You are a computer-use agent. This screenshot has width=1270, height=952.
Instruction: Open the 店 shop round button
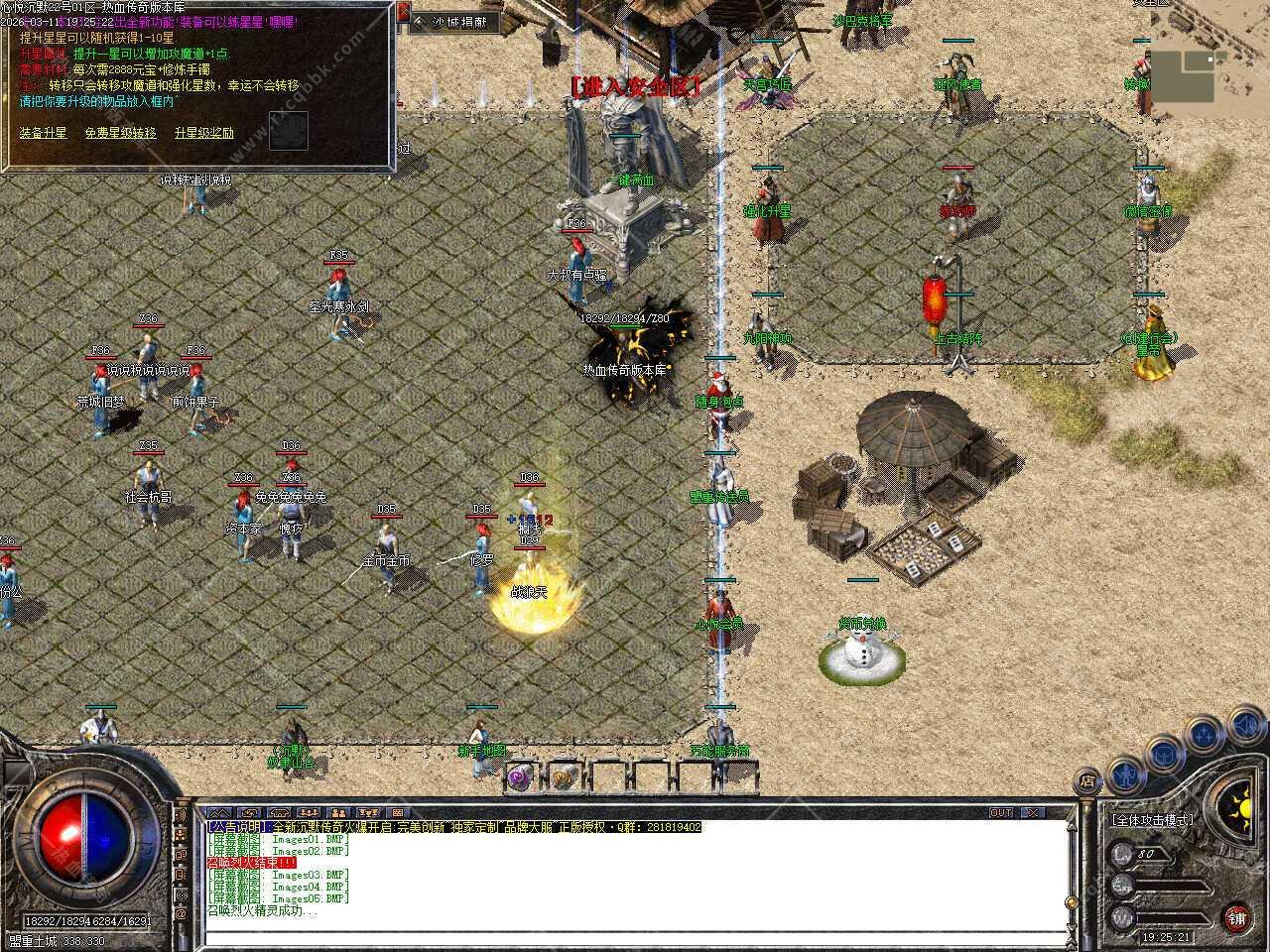[1088, 778]
